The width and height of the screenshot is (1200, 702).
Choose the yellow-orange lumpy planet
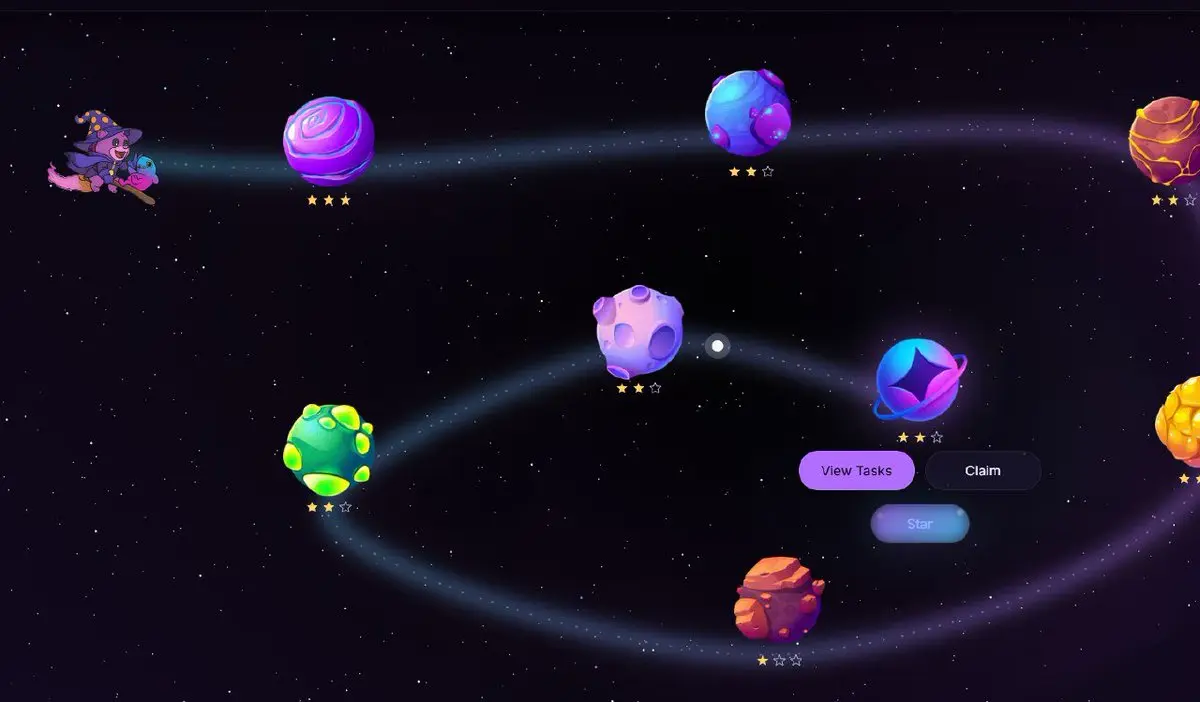click(1181, 421)
